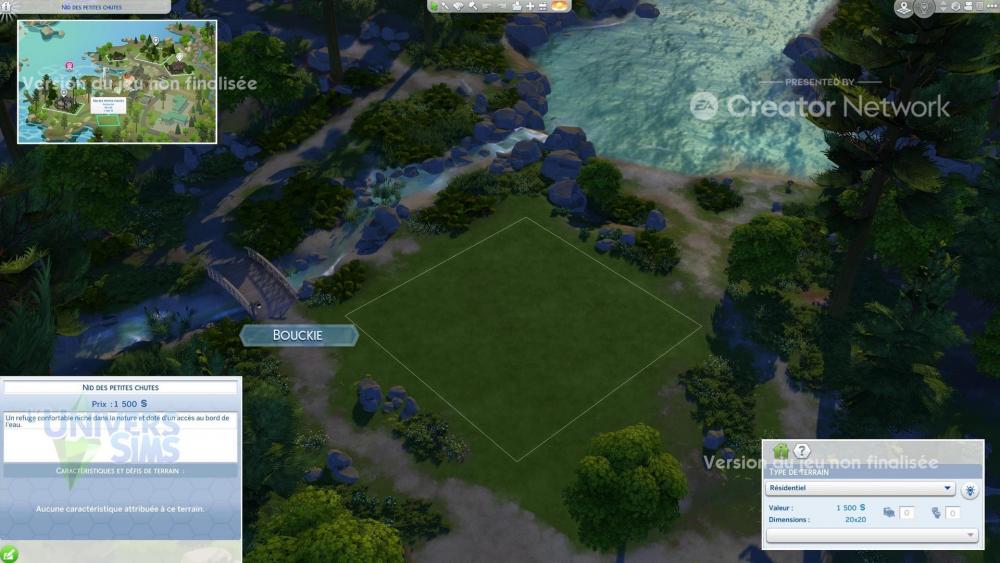Open the question mark help button
The height and width of the screenshot is (563, 1000).
point(802,451)
